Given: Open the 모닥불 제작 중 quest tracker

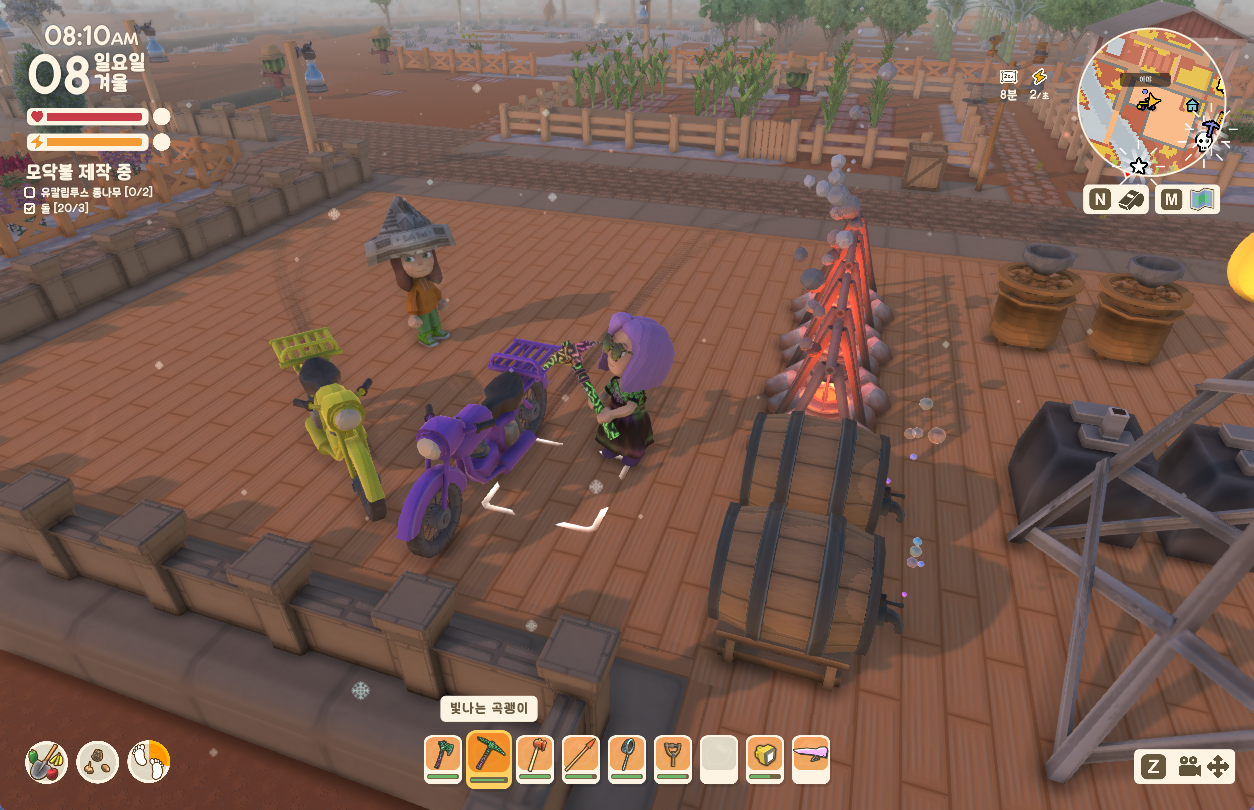Looking at the screenshot, I should point(79,171).
